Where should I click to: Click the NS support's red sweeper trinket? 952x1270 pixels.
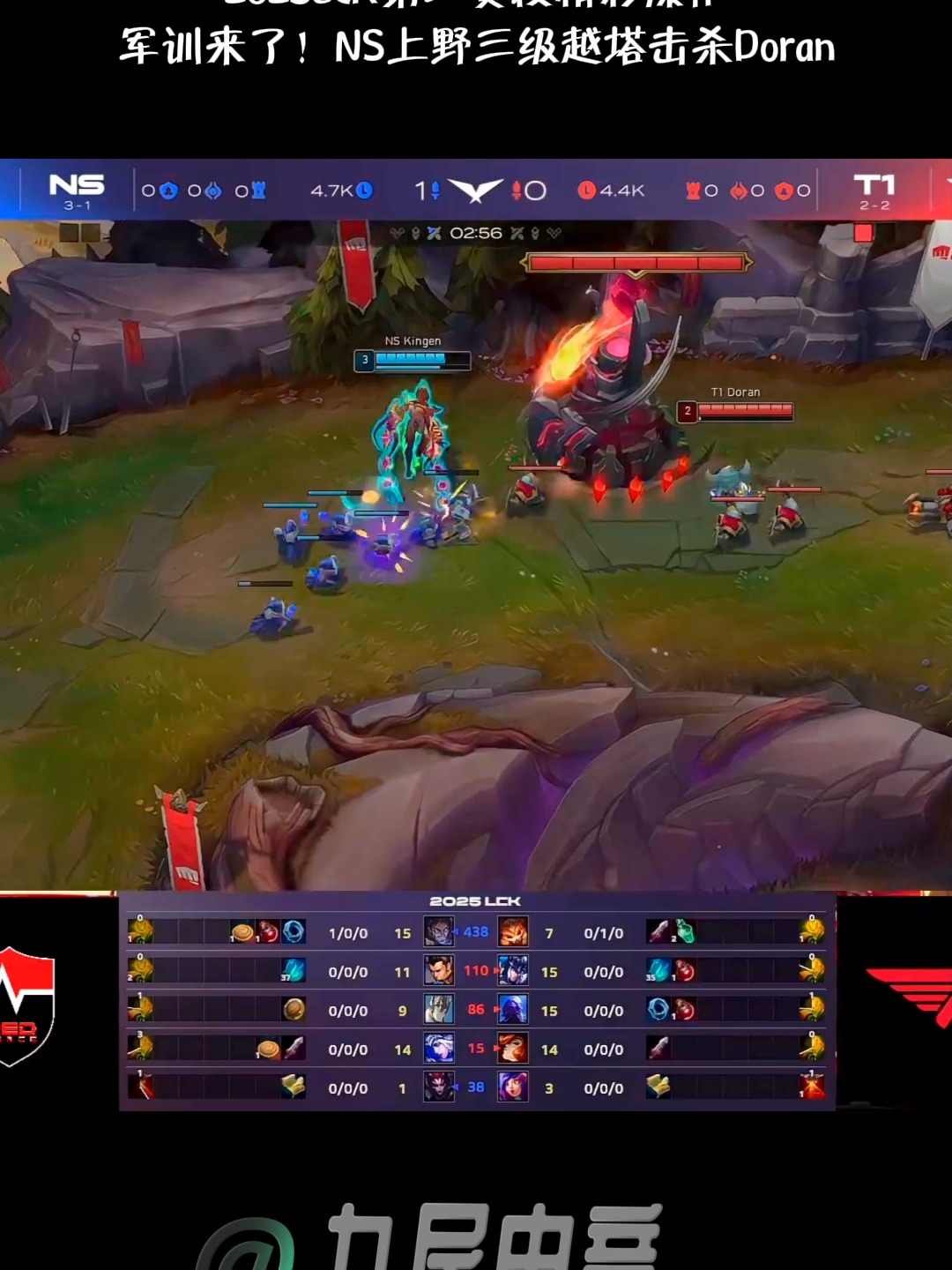point(142,1087)
